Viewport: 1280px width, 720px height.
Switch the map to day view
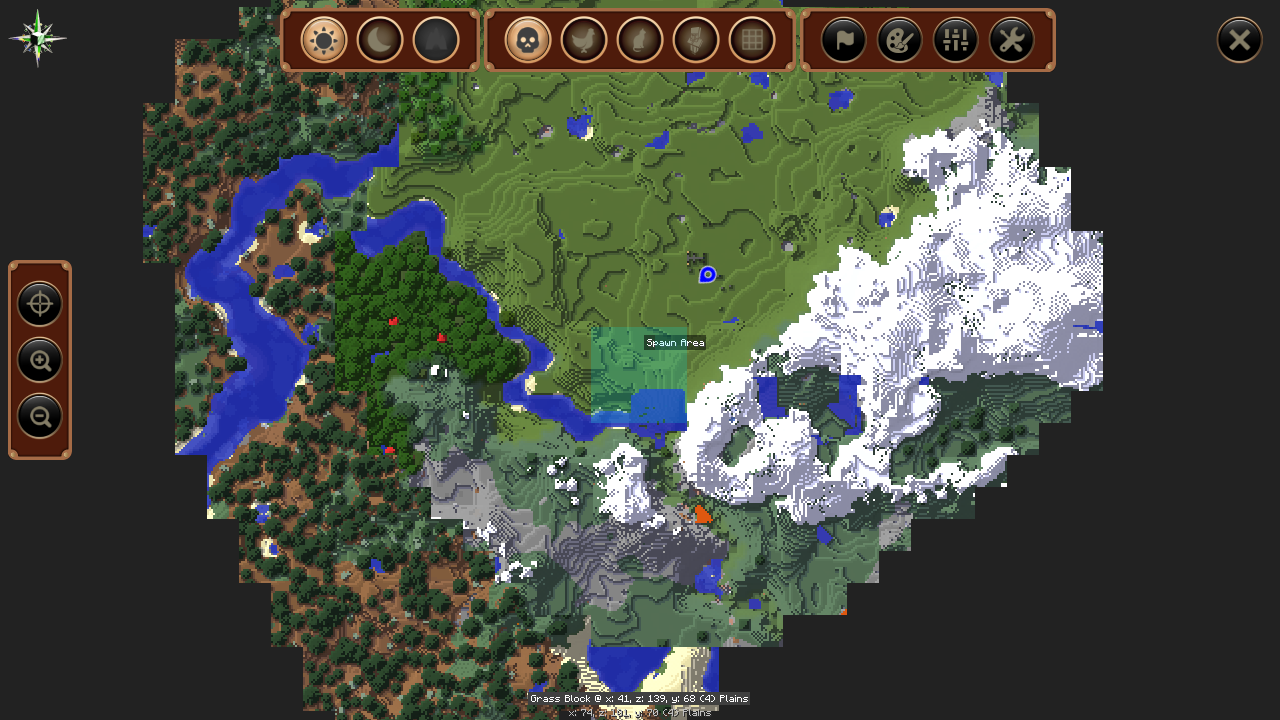pos(324,41)
